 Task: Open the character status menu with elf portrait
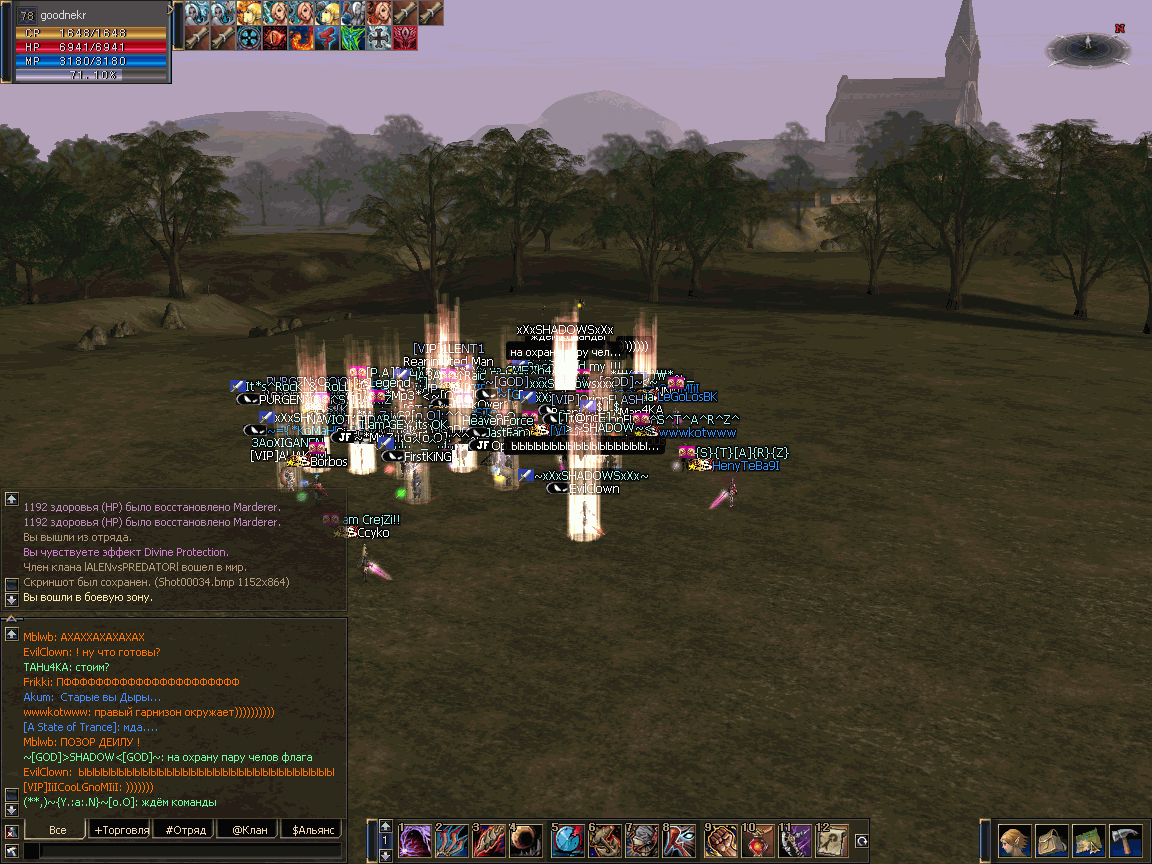tap(1014, 839)
